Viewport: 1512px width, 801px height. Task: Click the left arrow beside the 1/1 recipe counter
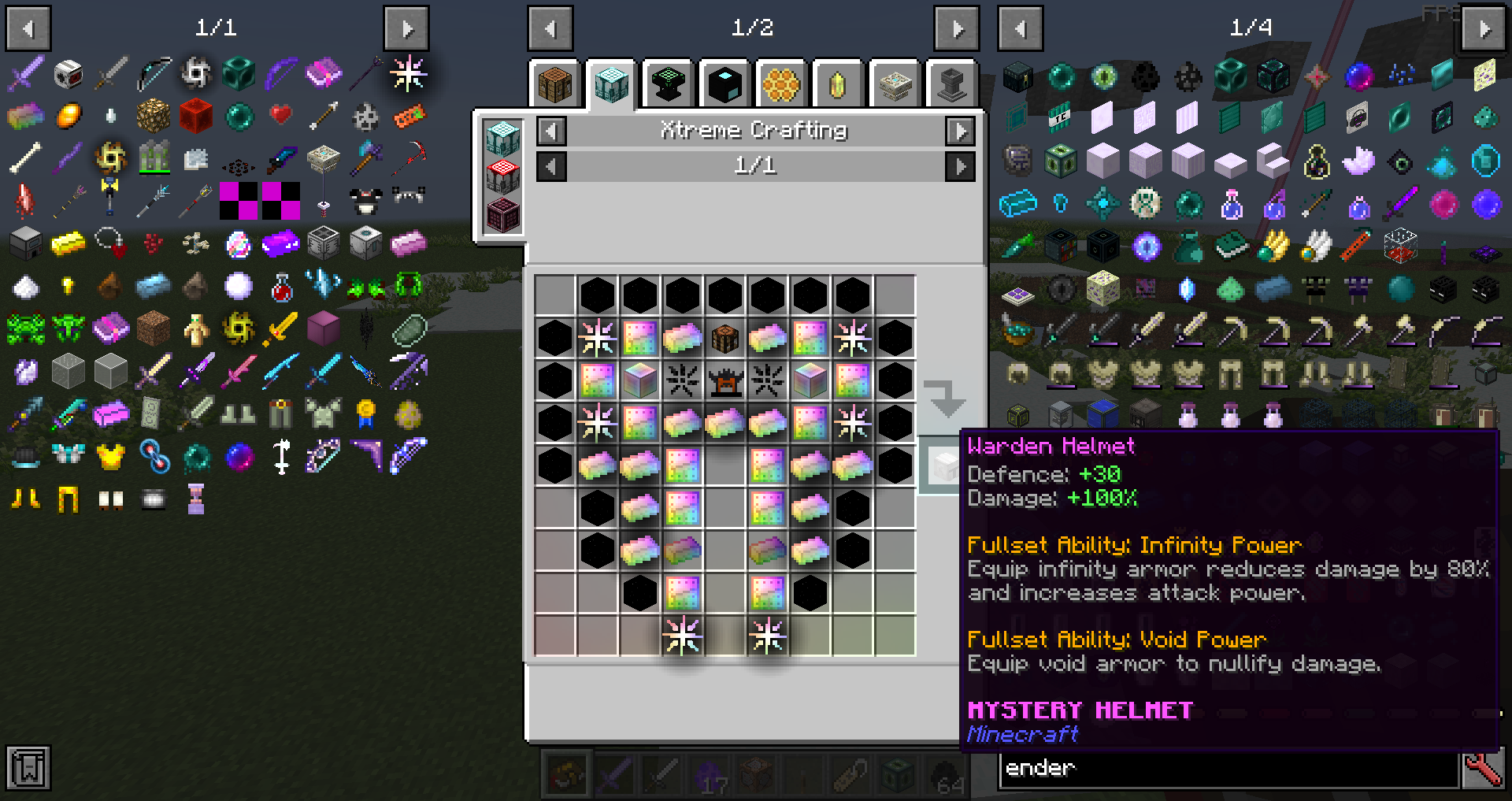tap(551, 166)
